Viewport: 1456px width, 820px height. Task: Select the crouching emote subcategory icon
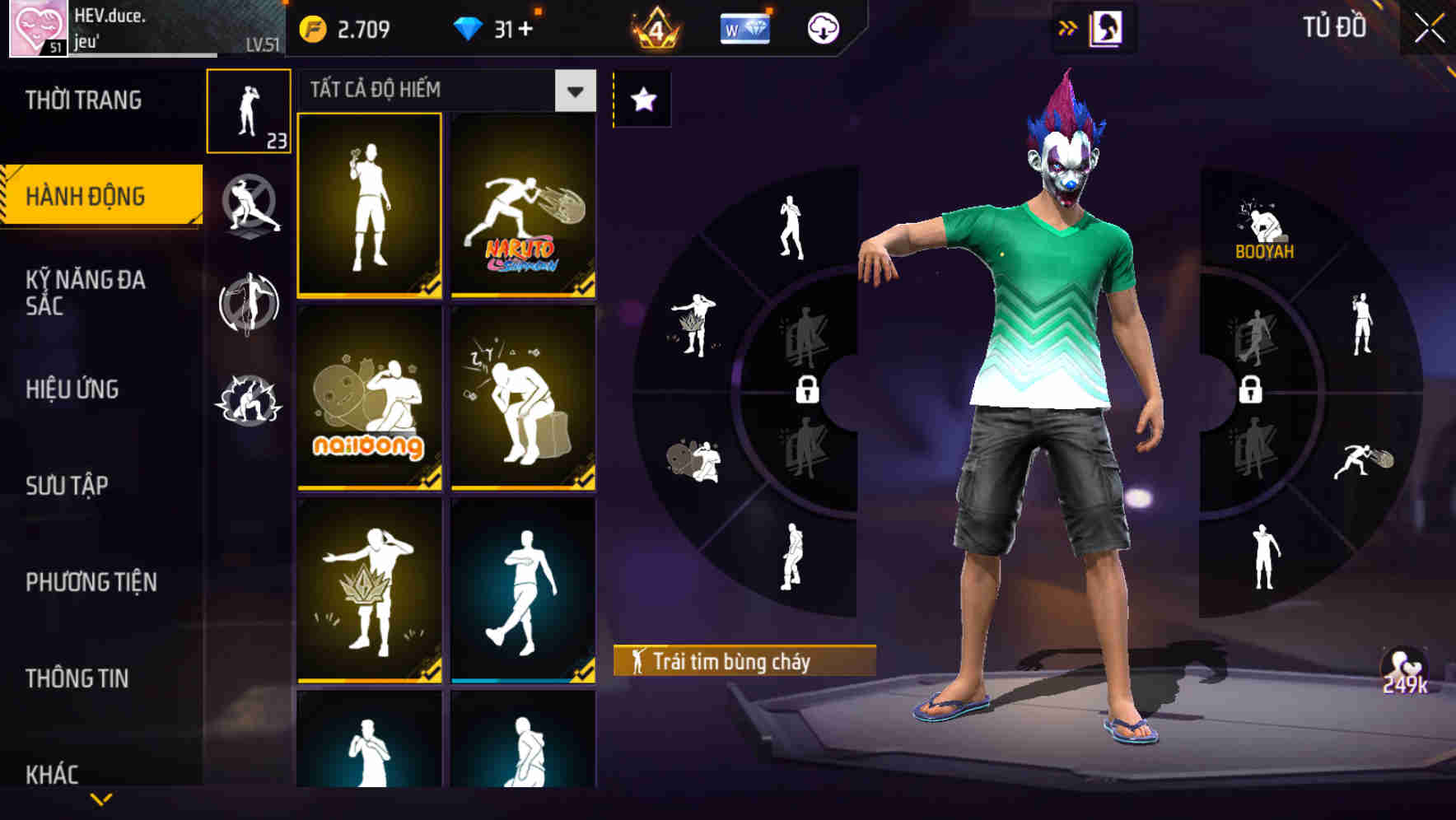(247, 395)
